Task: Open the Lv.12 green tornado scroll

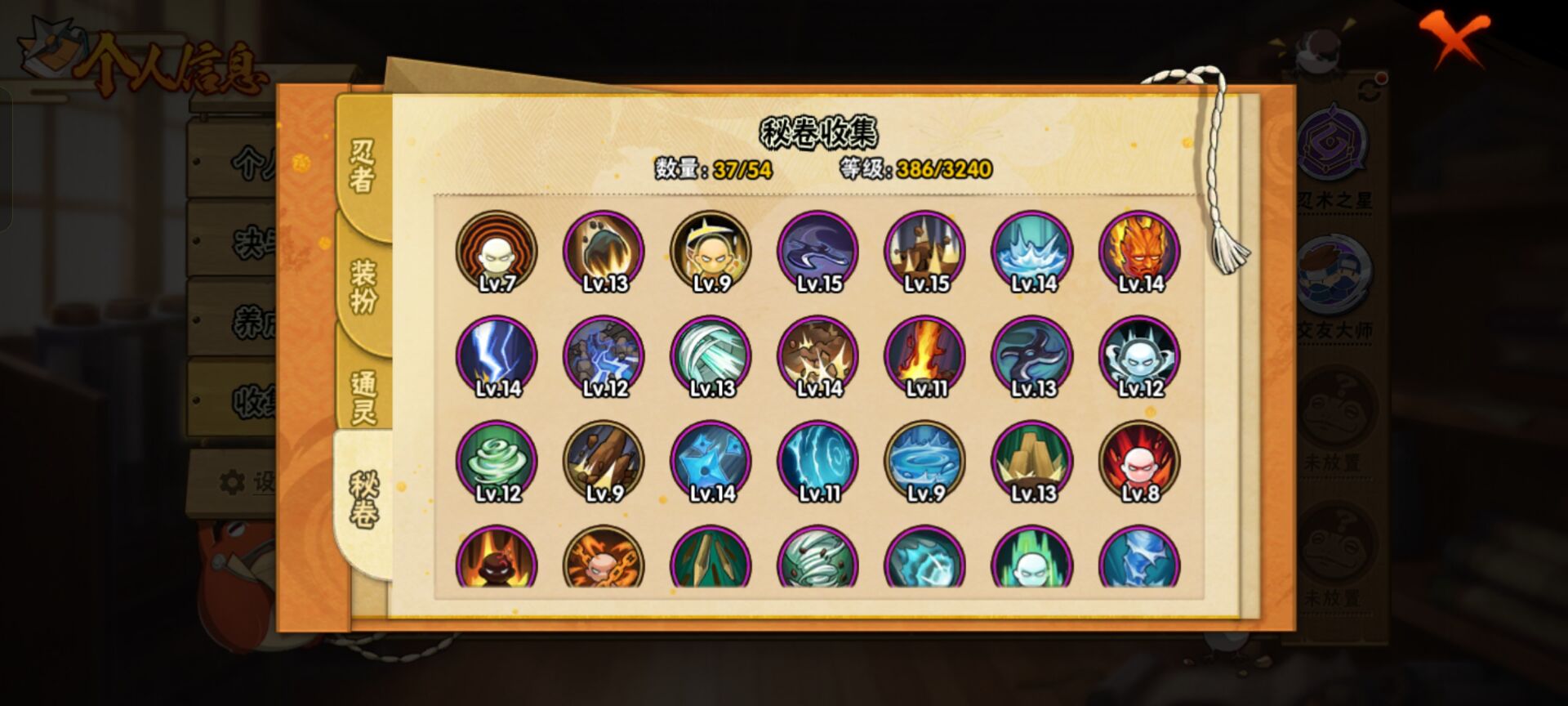Action: (x=497, y=460)
